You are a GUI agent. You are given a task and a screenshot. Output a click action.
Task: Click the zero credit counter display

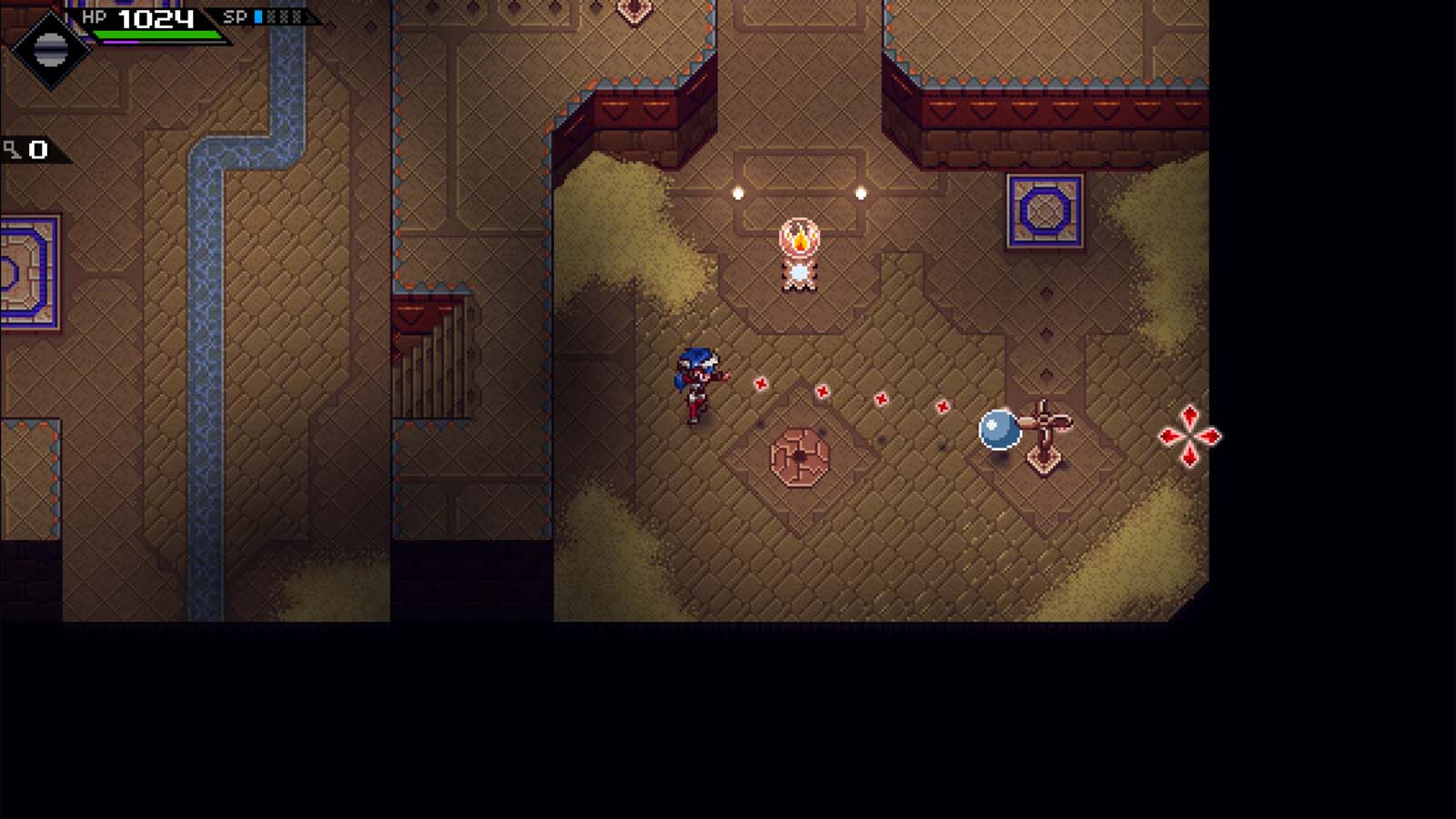38,148
